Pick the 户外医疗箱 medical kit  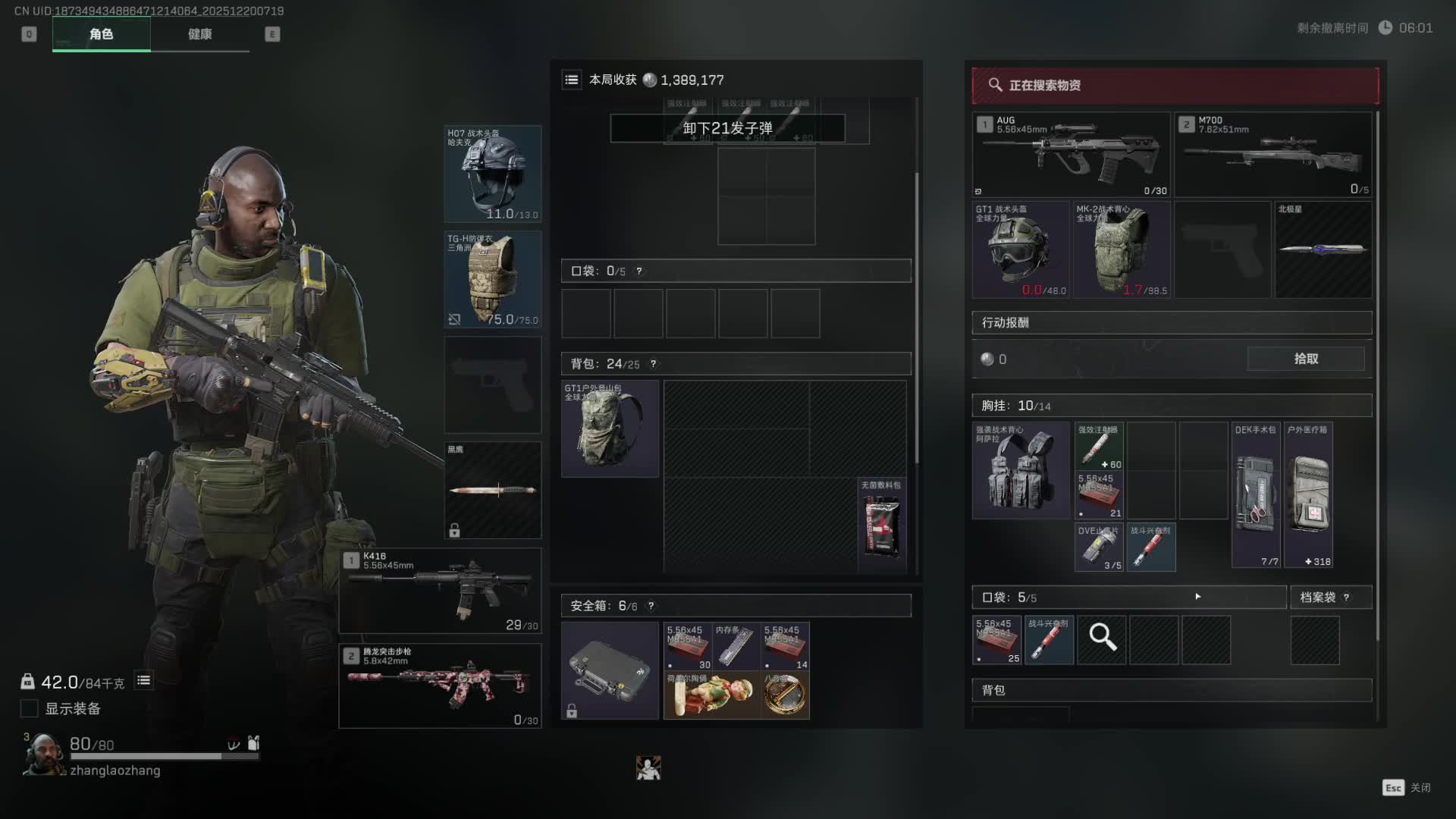(x=1308, y=494)
